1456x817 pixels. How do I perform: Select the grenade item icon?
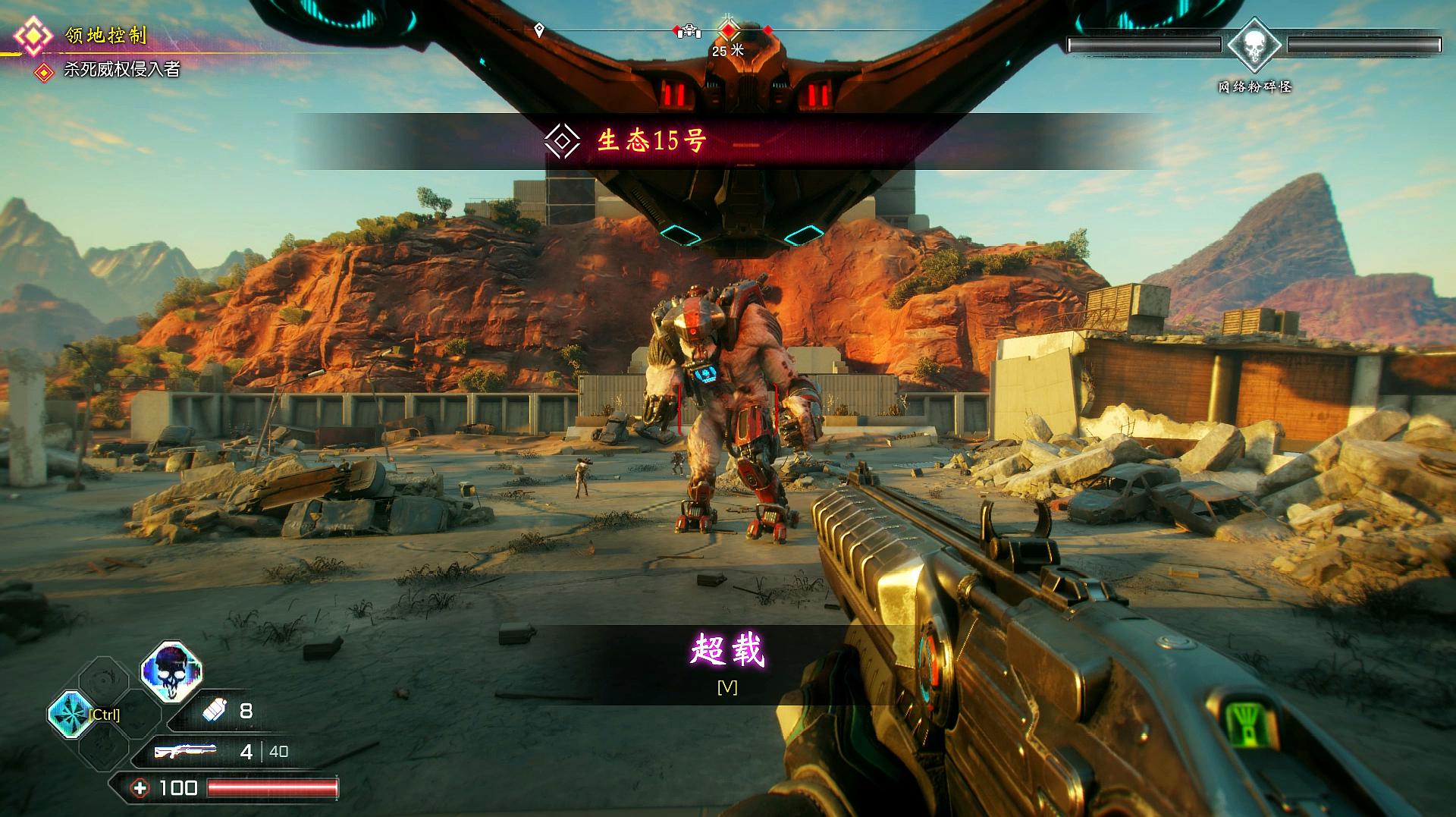(215, 711)
